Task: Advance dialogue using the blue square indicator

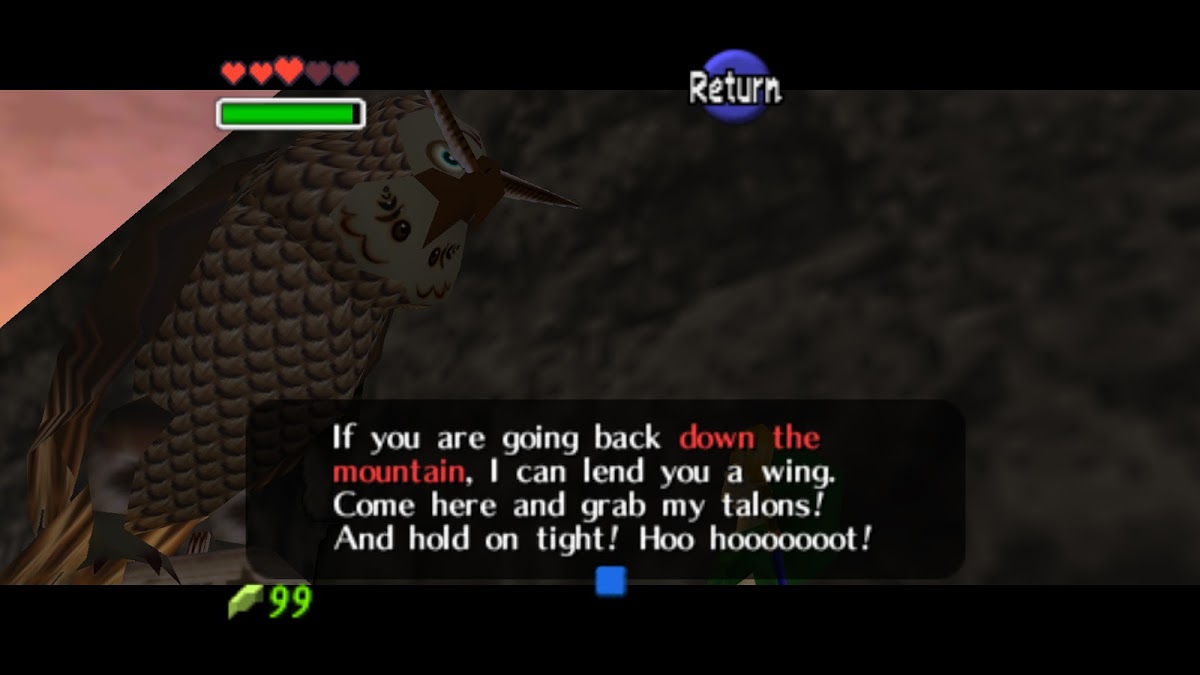Action: 610,581
